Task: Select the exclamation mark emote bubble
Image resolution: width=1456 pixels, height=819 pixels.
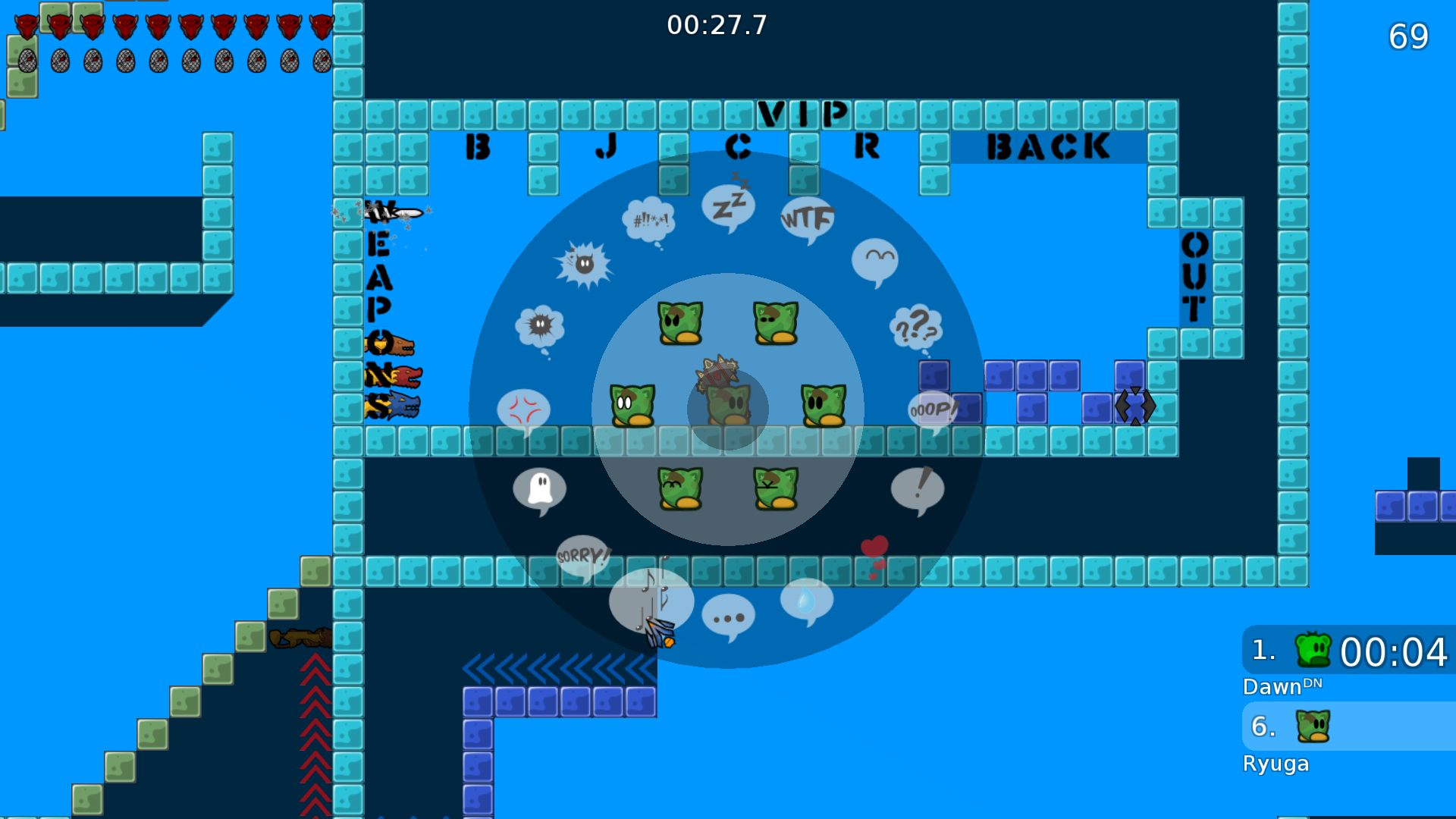Action: click(x=918, y=489)
